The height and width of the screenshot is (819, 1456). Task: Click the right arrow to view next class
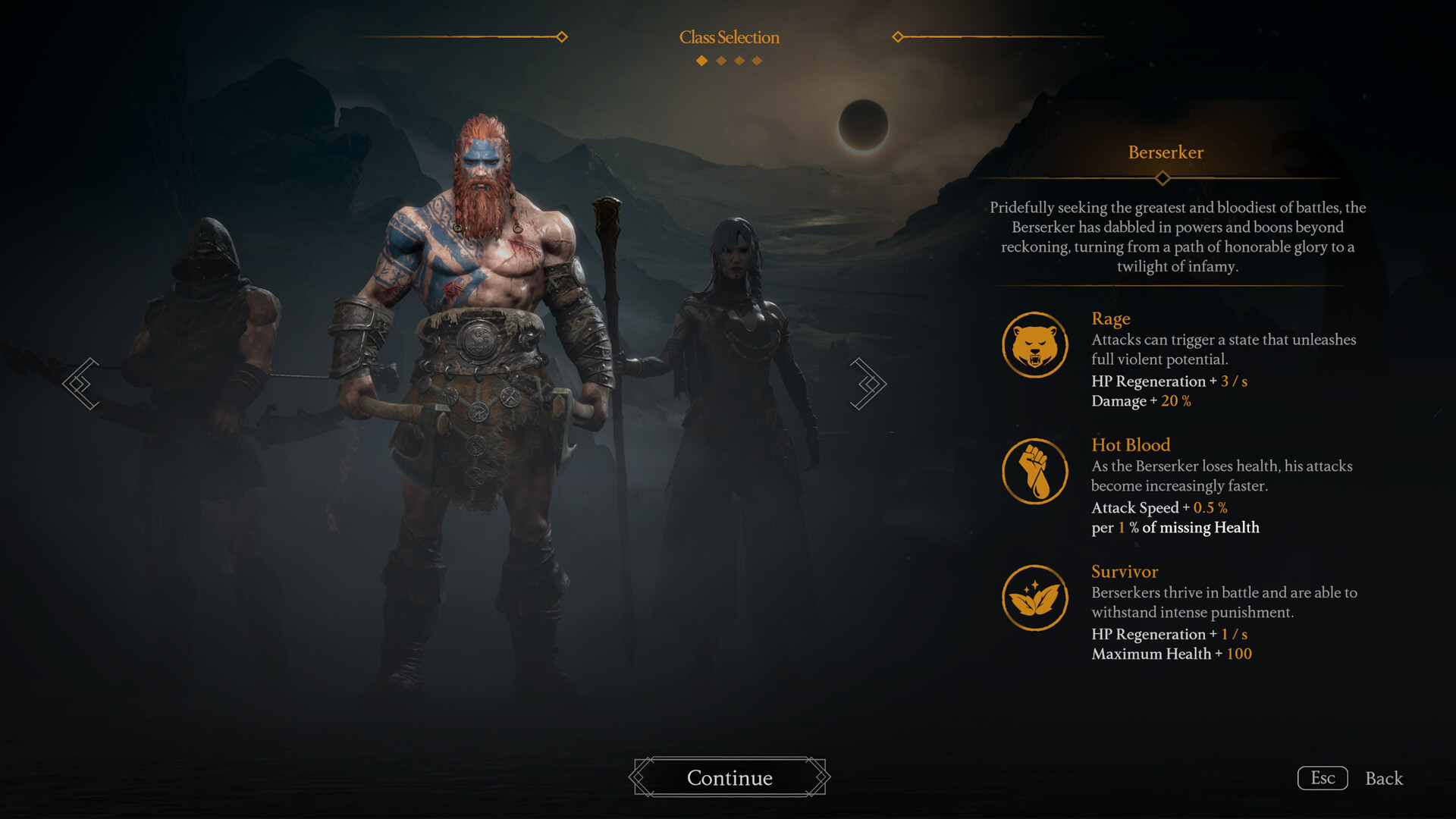click(869, 383)
